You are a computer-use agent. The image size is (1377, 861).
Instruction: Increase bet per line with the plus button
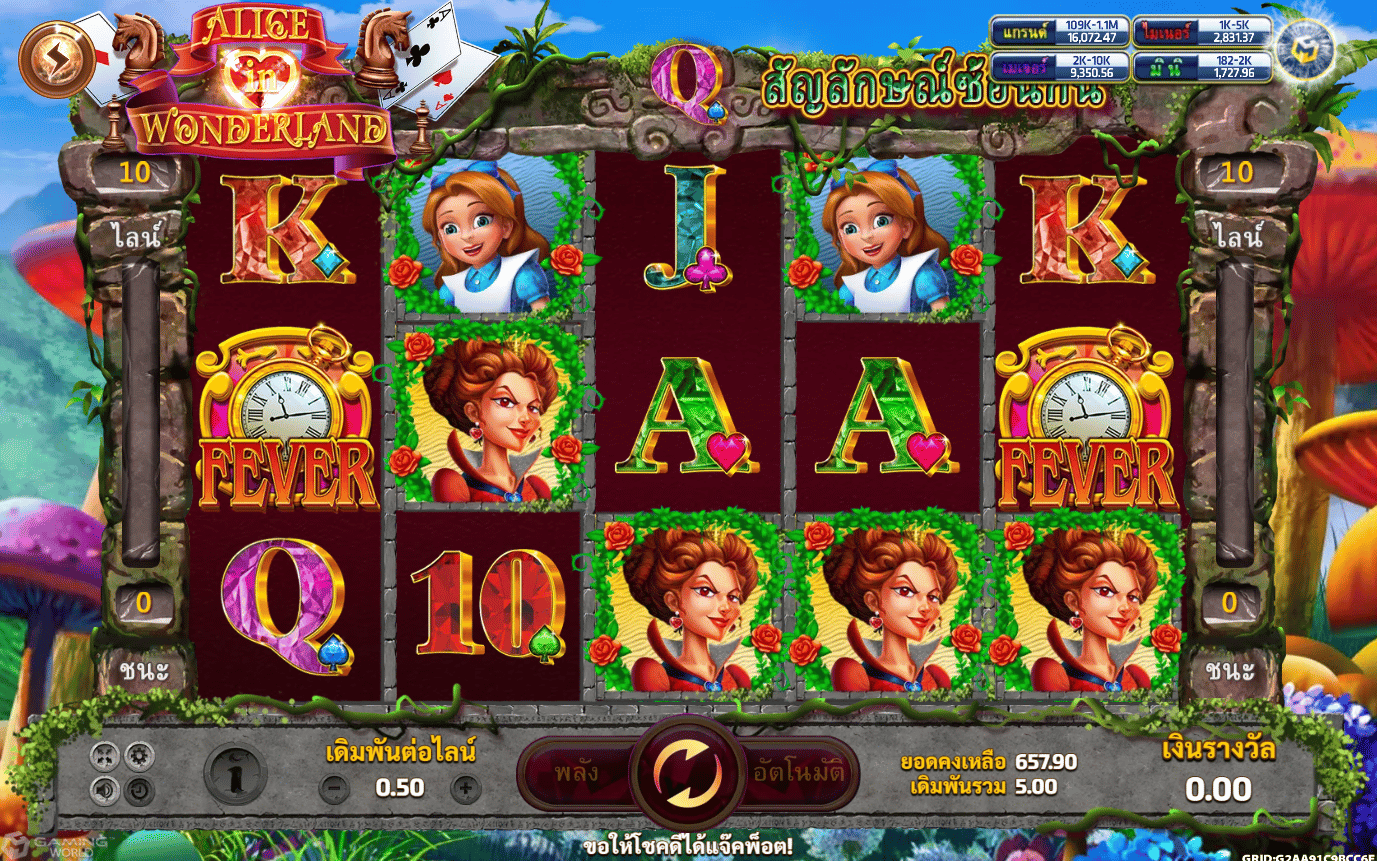(465, 789)
